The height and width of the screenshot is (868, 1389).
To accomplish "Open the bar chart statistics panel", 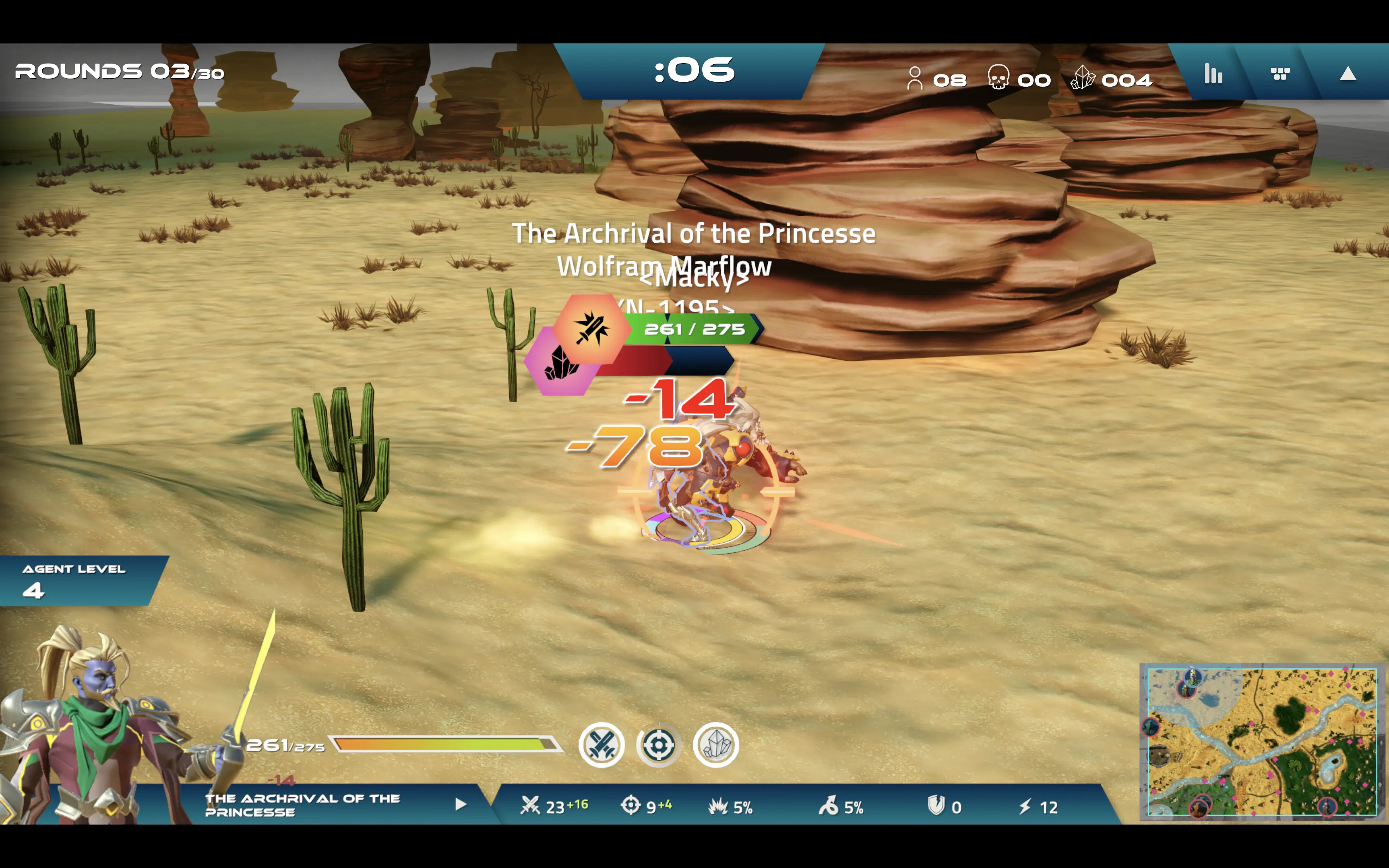I will [1213, 74].
